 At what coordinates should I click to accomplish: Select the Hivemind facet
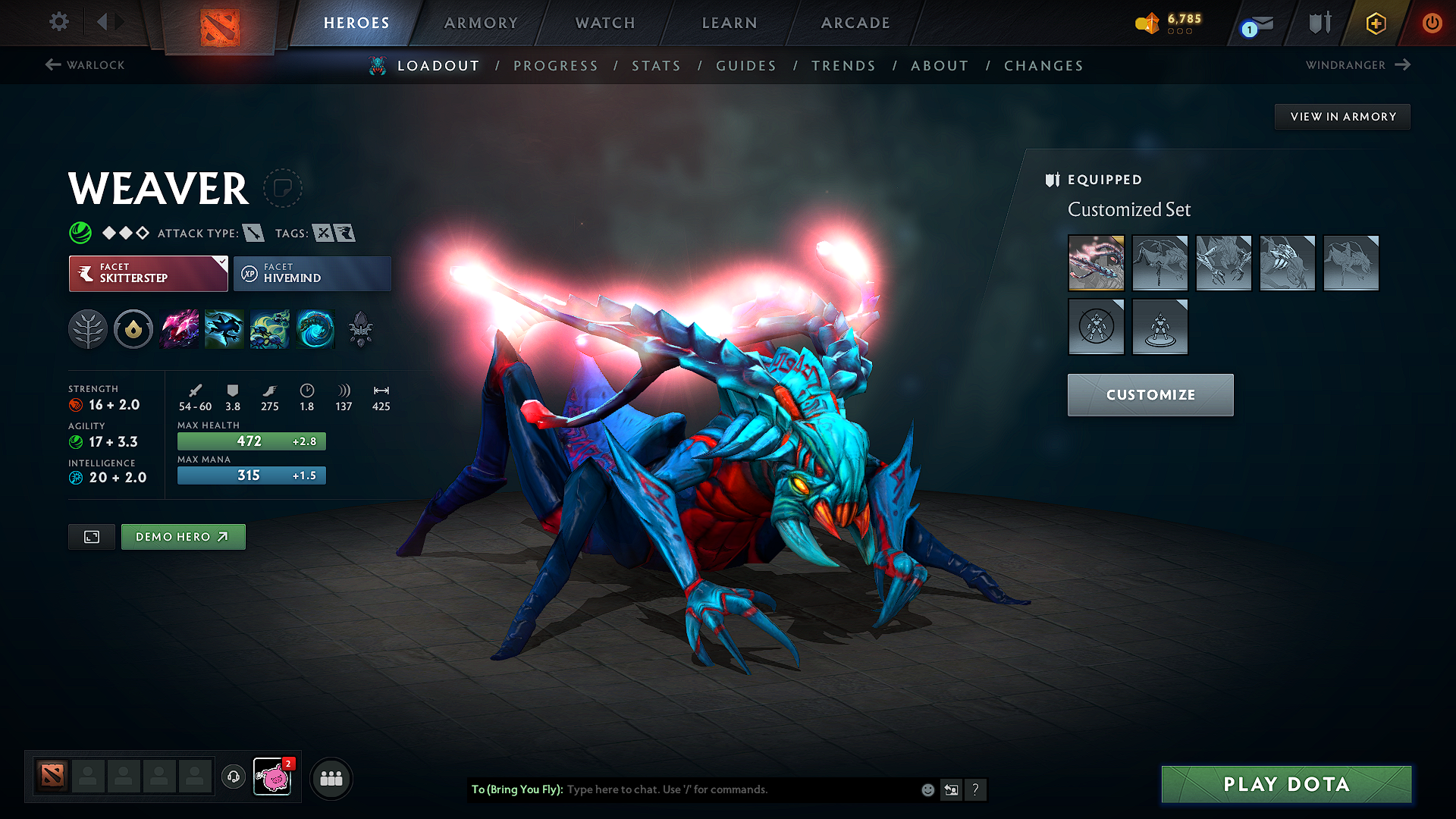point(312,273)
